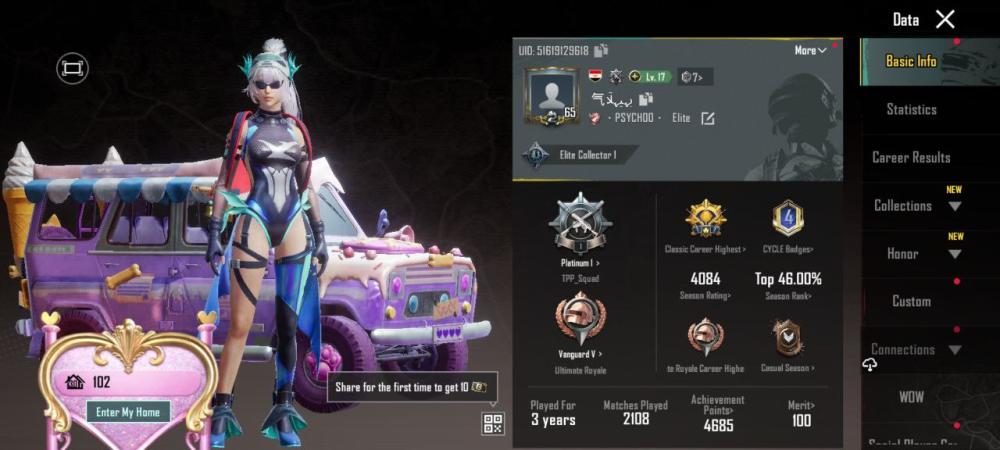Open the WOW tab
Screen dimensions: 1000x450
[x=911, y=397]
